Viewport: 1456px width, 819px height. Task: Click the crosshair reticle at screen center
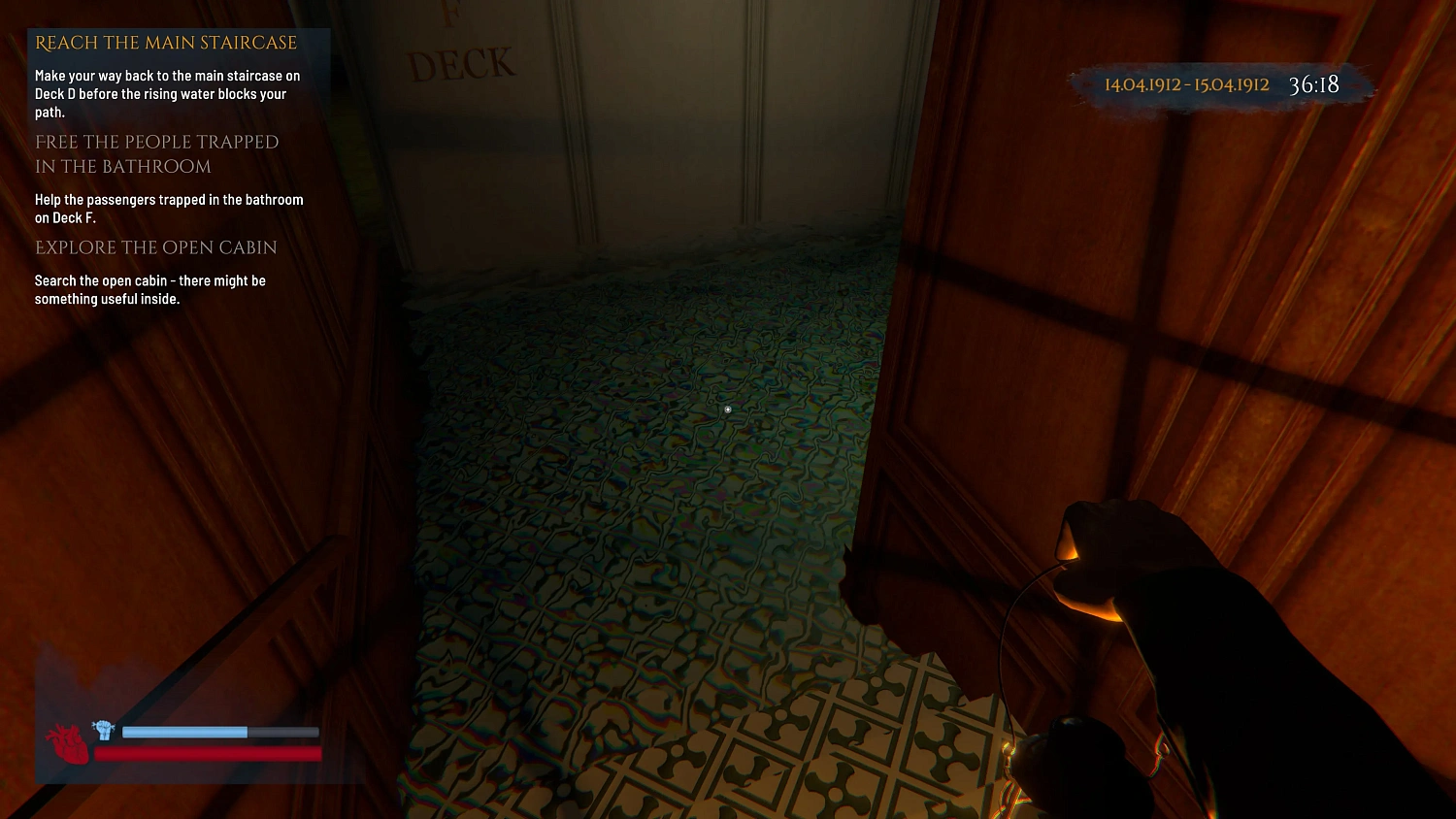tap(727, 409)
